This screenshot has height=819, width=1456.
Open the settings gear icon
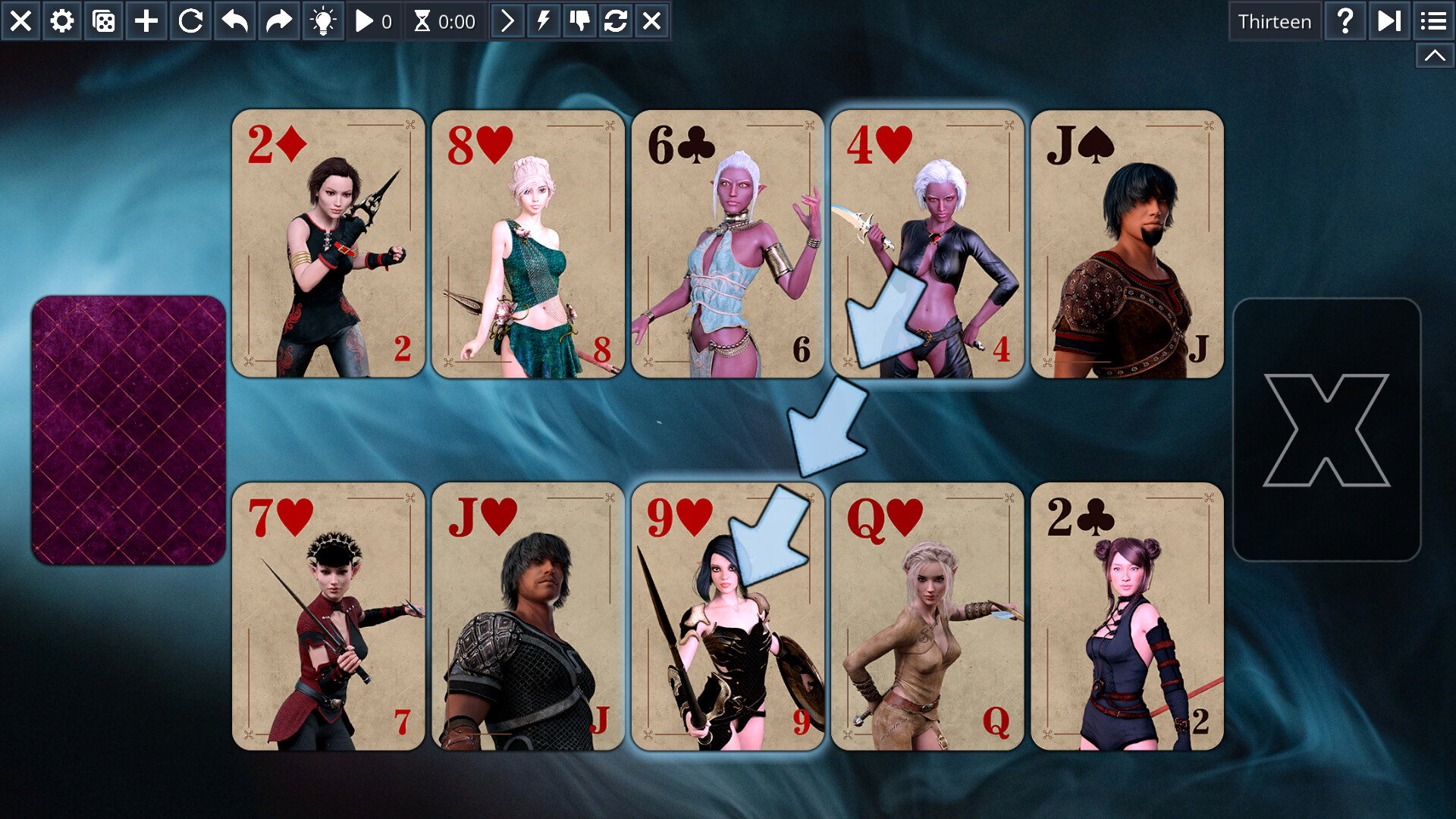coord(61,21)
